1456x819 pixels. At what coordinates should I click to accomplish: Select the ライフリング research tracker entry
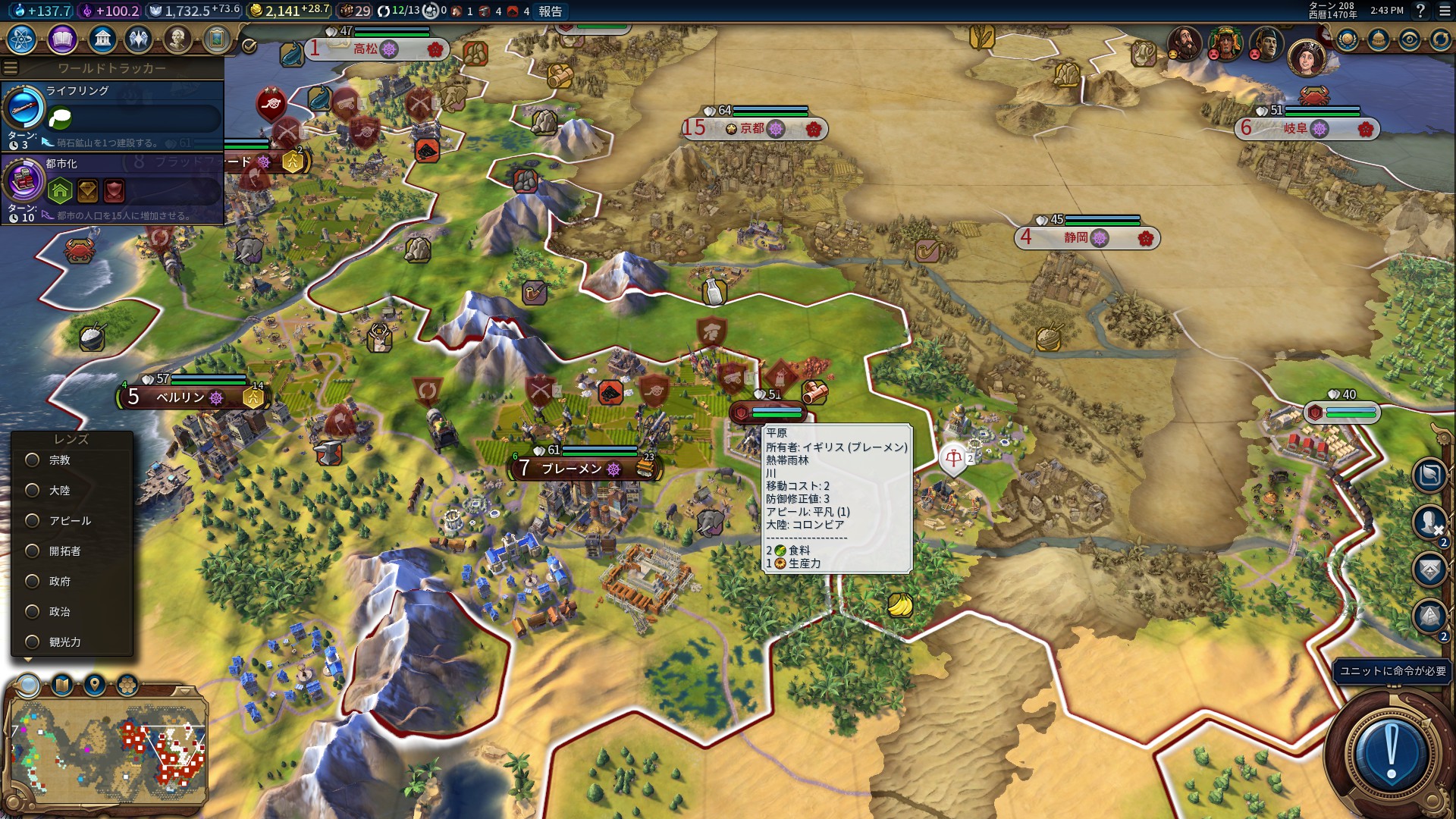tap(114, 114)
